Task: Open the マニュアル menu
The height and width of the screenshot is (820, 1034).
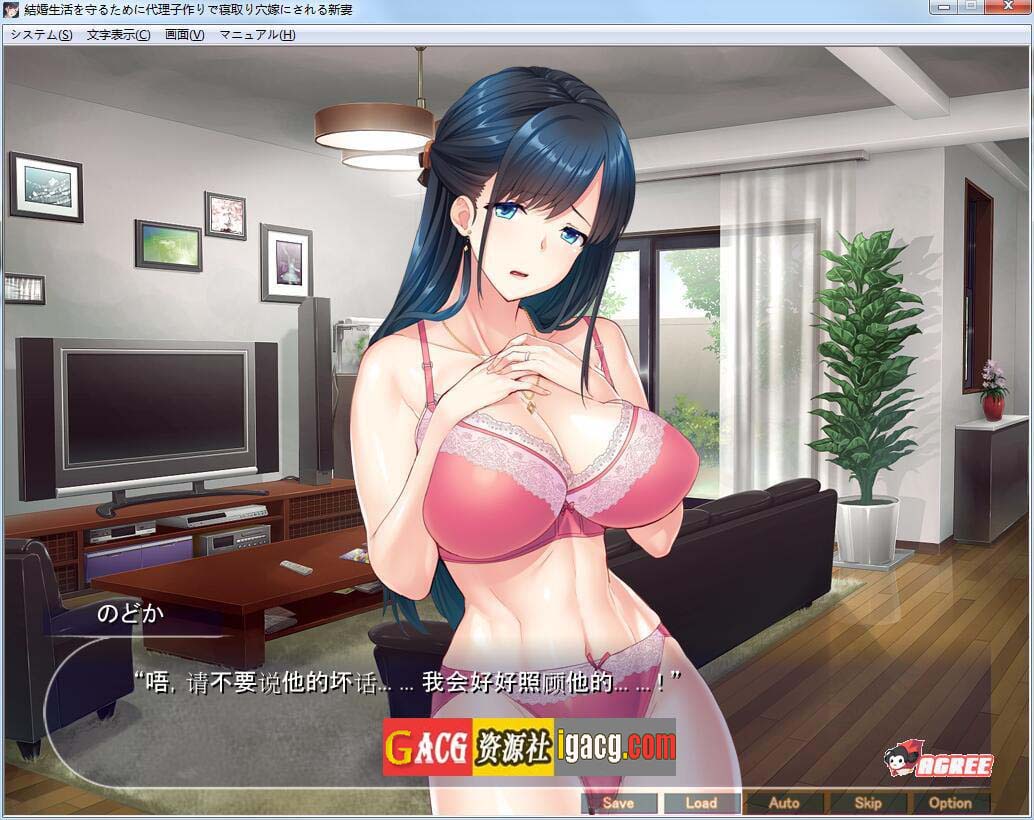Action: pos(257,35)
